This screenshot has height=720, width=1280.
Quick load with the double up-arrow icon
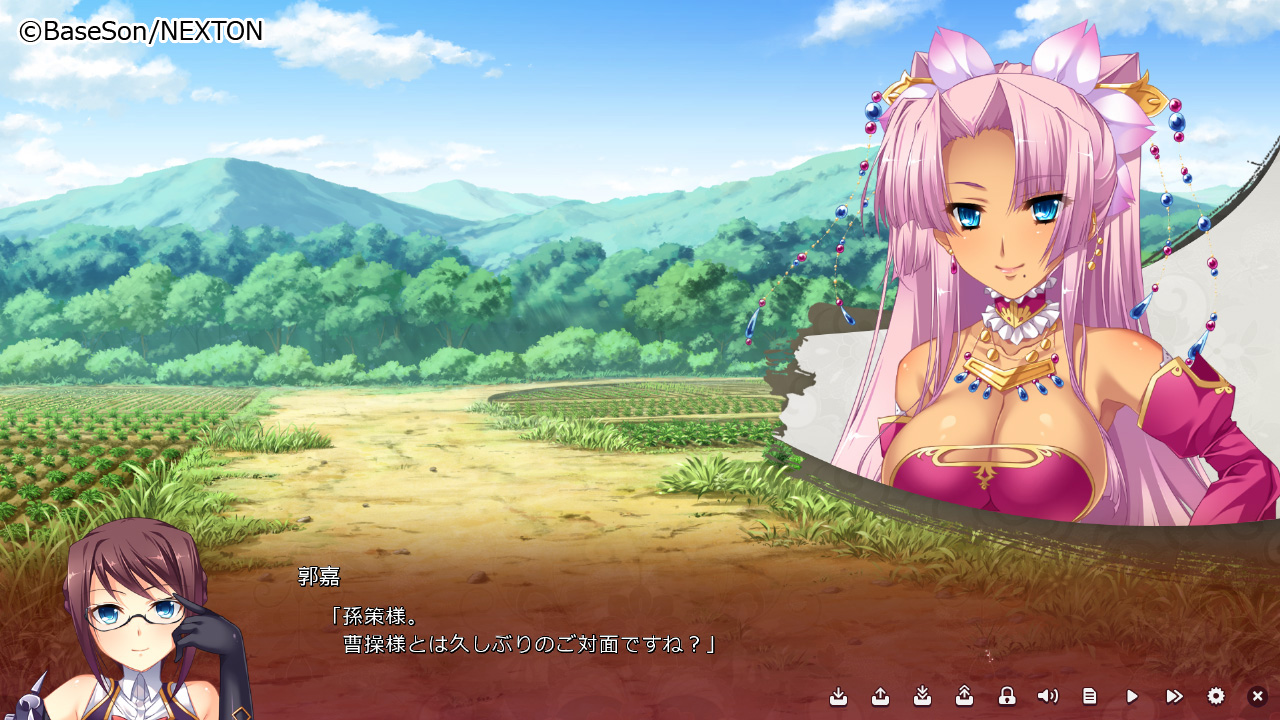click(x=965, y=696)
